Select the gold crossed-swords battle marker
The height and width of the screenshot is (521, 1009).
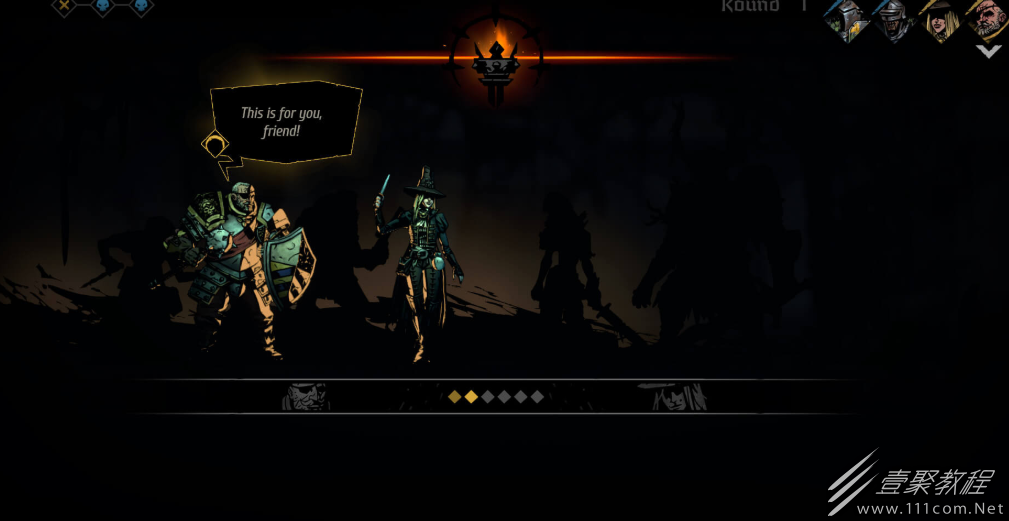point(65,6)
